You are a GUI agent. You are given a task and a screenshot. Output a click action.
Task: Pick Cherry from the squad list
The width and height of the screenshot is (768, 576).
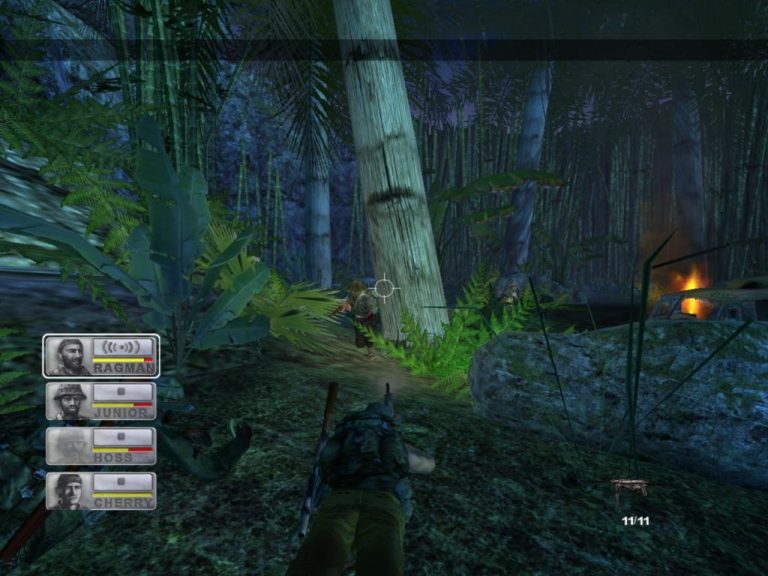(101, 491)
